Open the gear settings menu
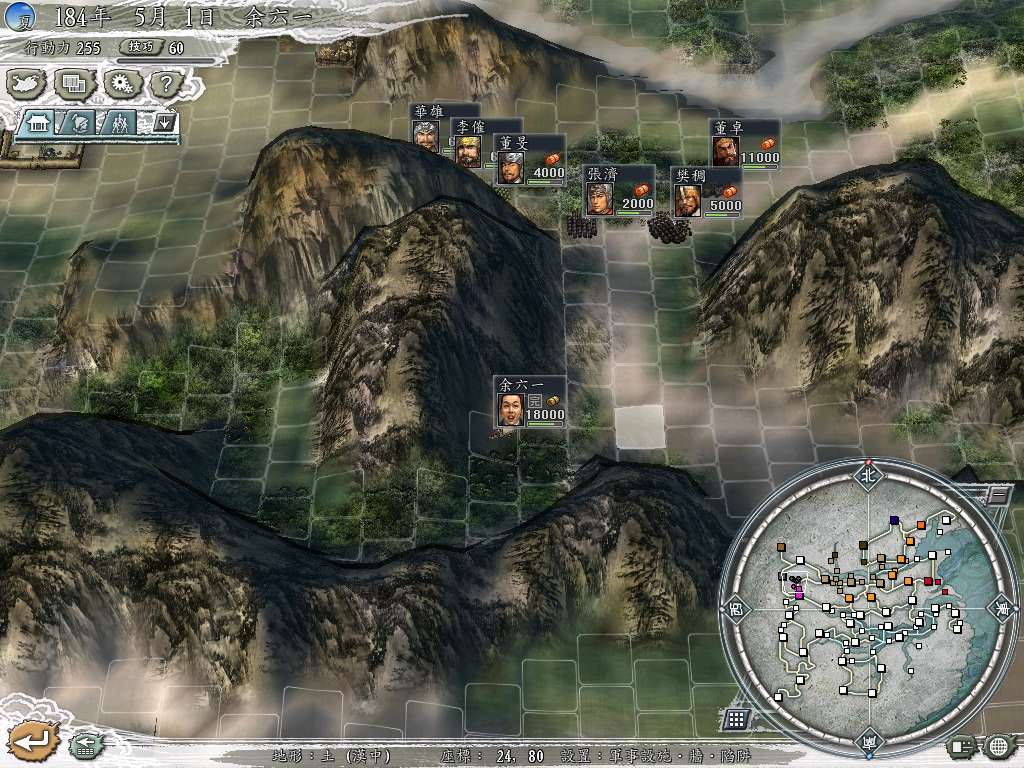 (x=122, y=84)
